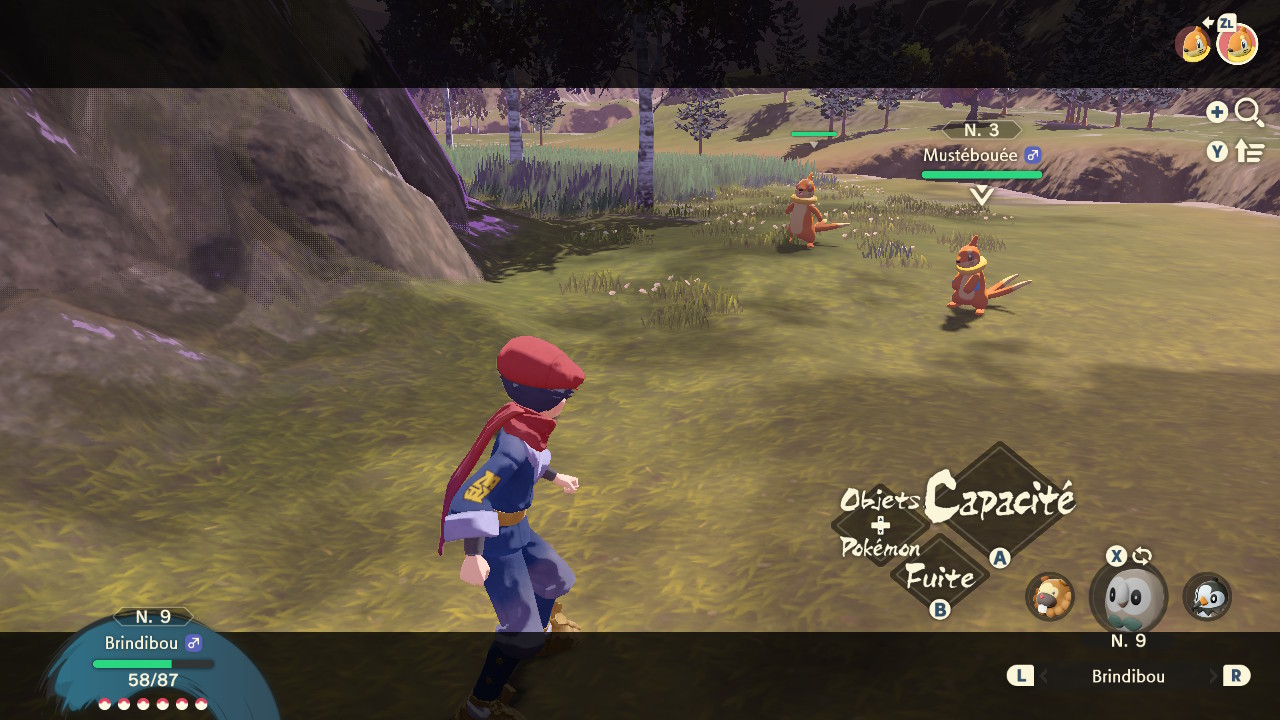Open the magnifying glass inspect icon

1249,112
